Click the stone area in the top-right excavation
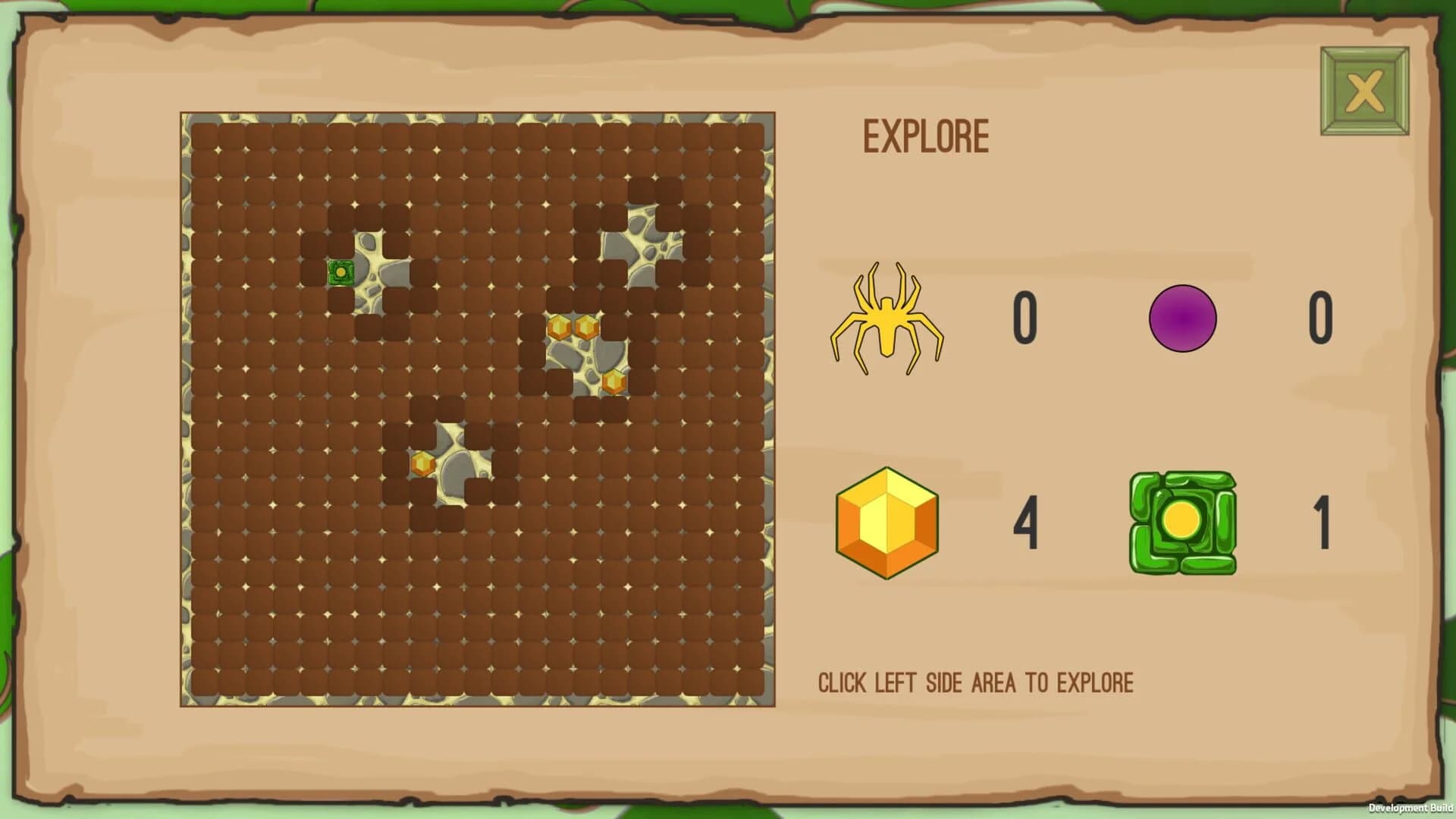 tap(645, 243)
